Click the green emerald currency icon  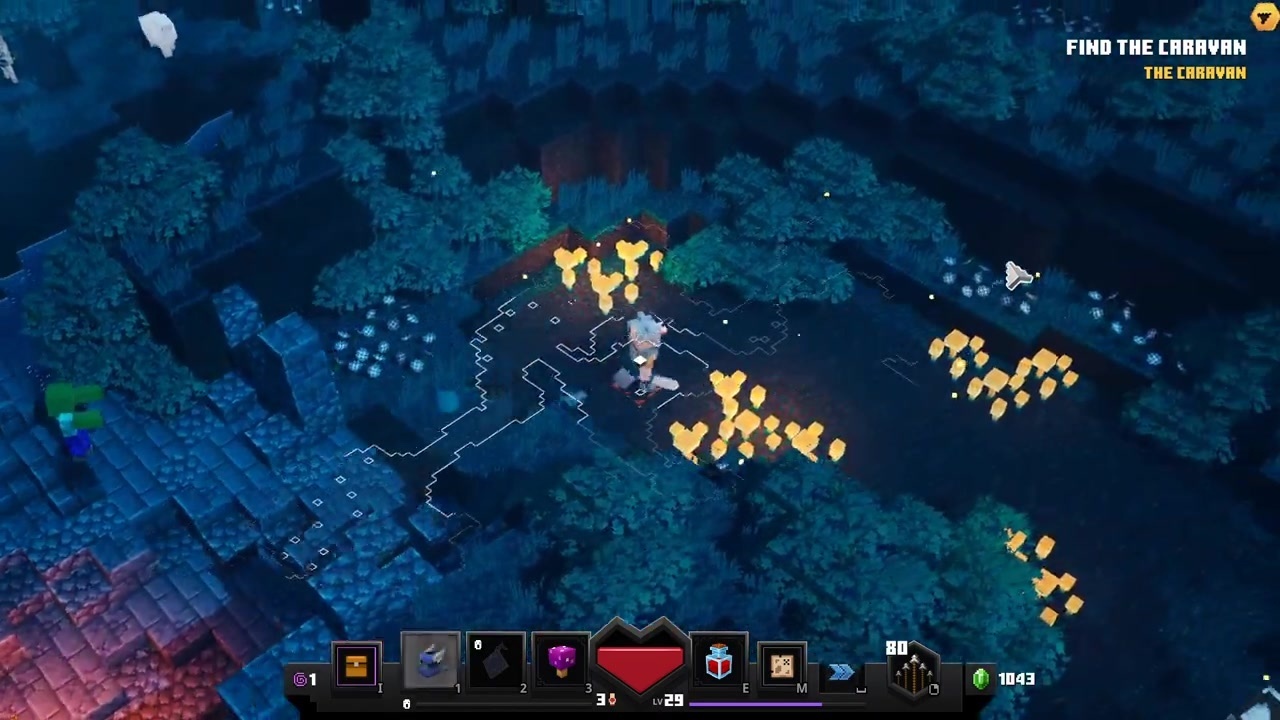981,679
